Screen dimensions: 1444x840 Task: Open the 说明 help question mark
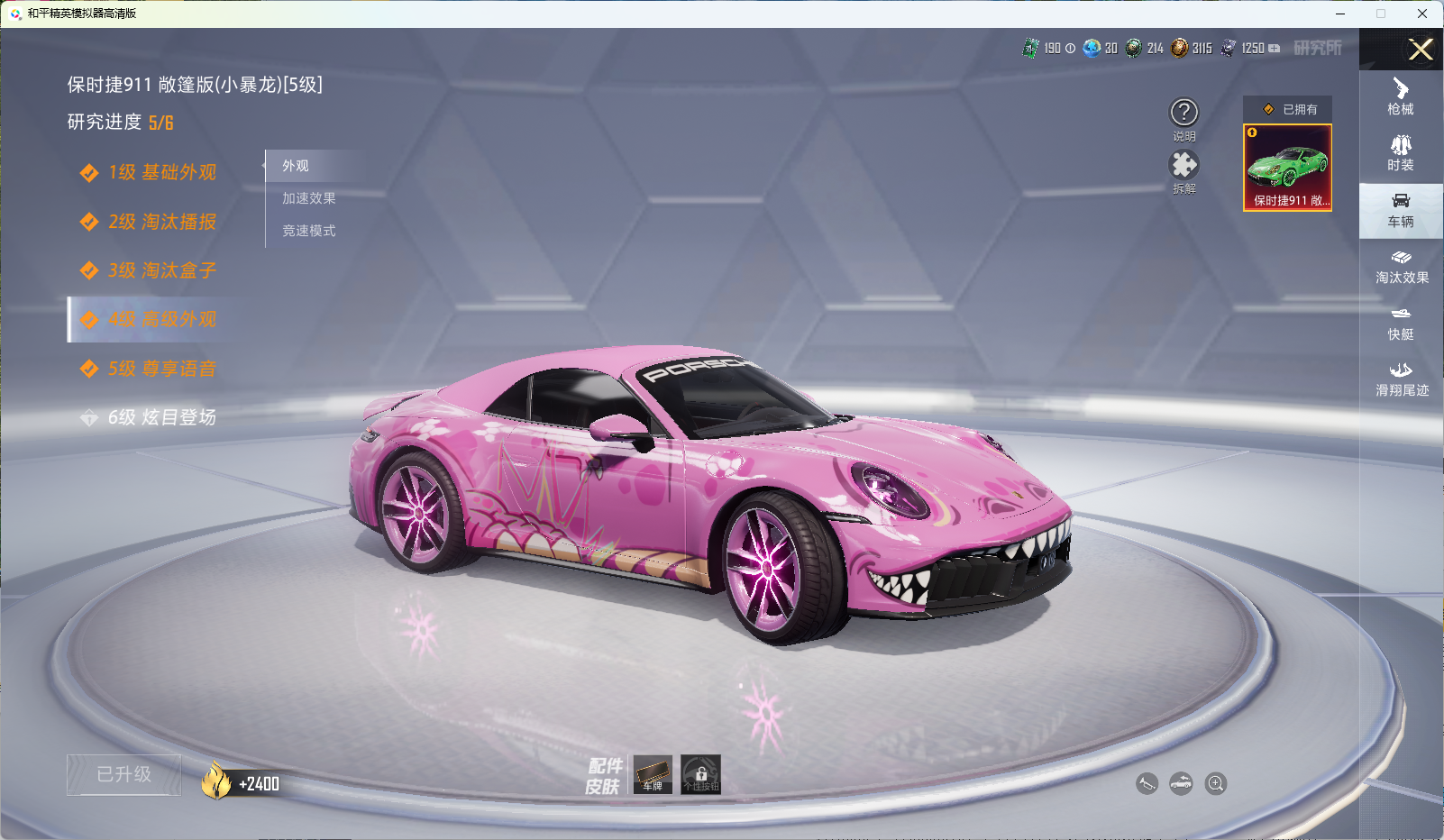click(1184, 113)
